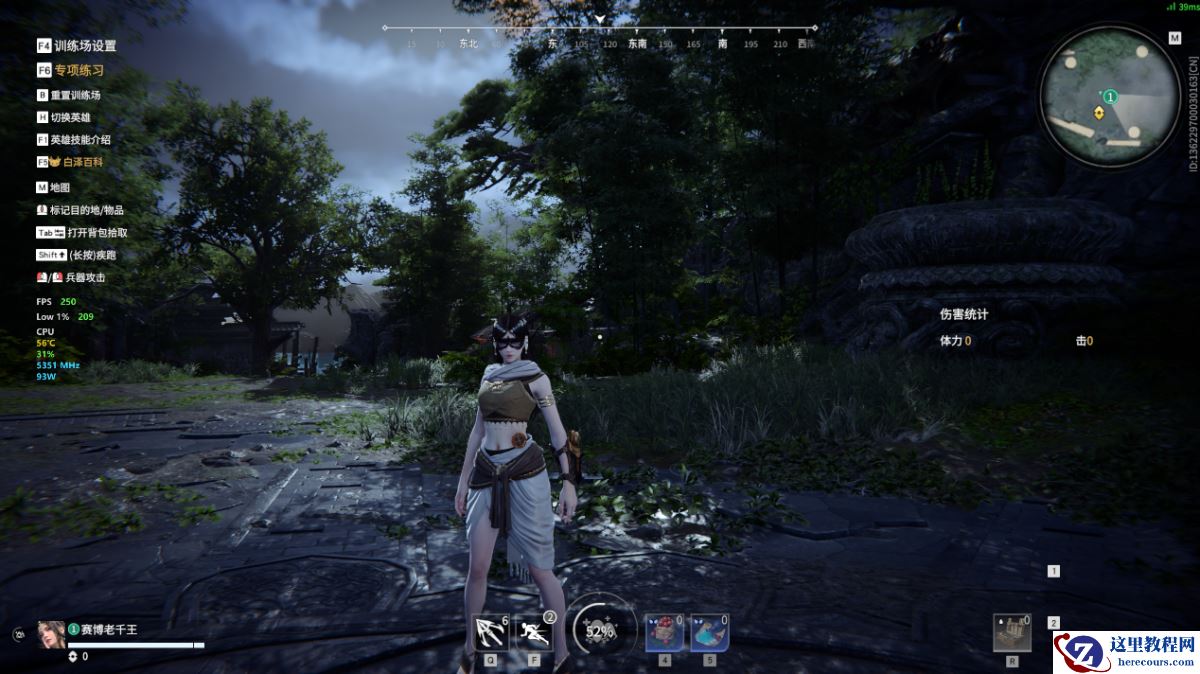Open the 地图 map entry
The width and height of the screenshot is (1200, 674).
point(54,187)
